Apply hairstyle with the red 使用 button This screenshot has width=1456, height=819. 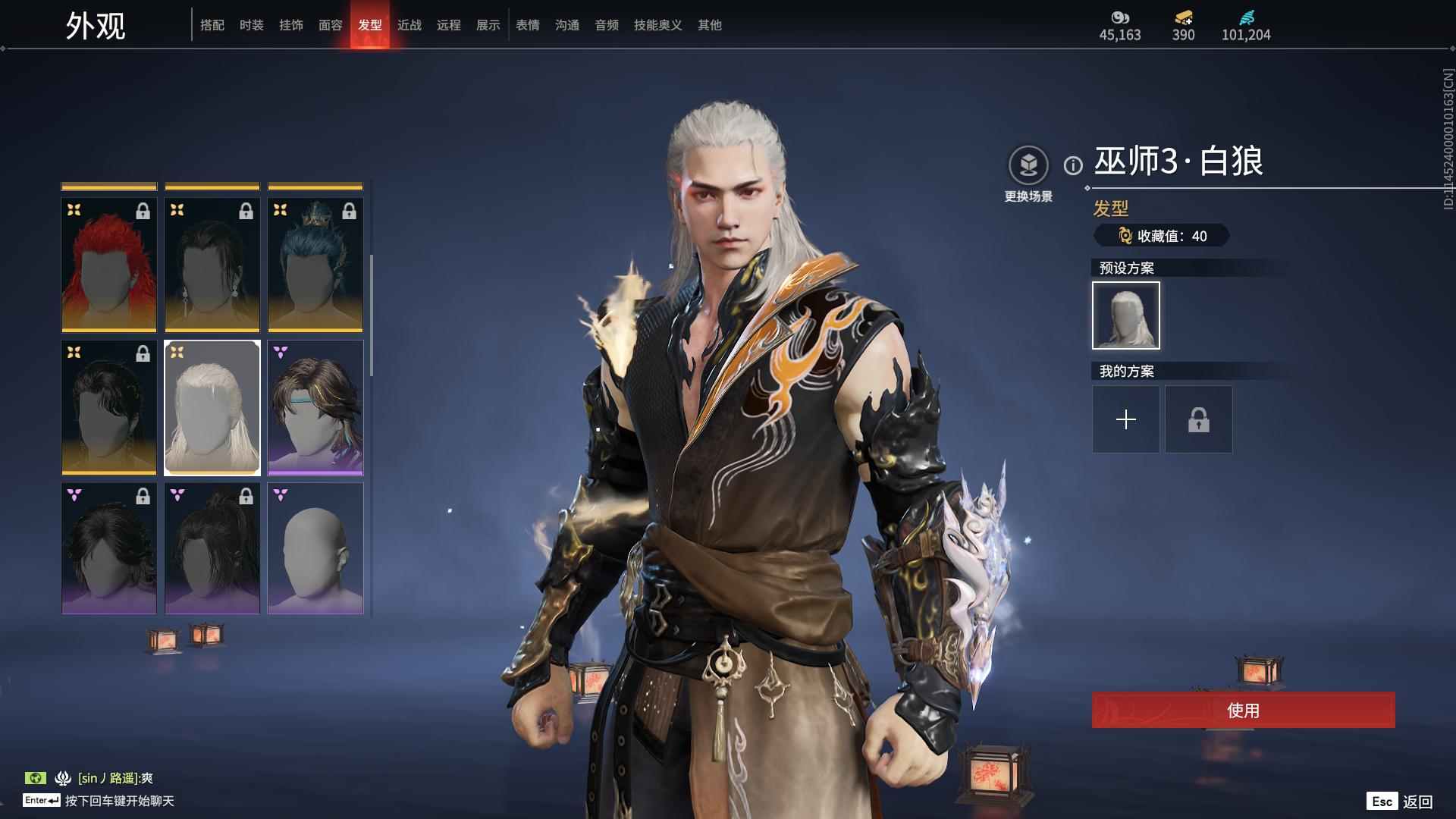pos(1243,710)
